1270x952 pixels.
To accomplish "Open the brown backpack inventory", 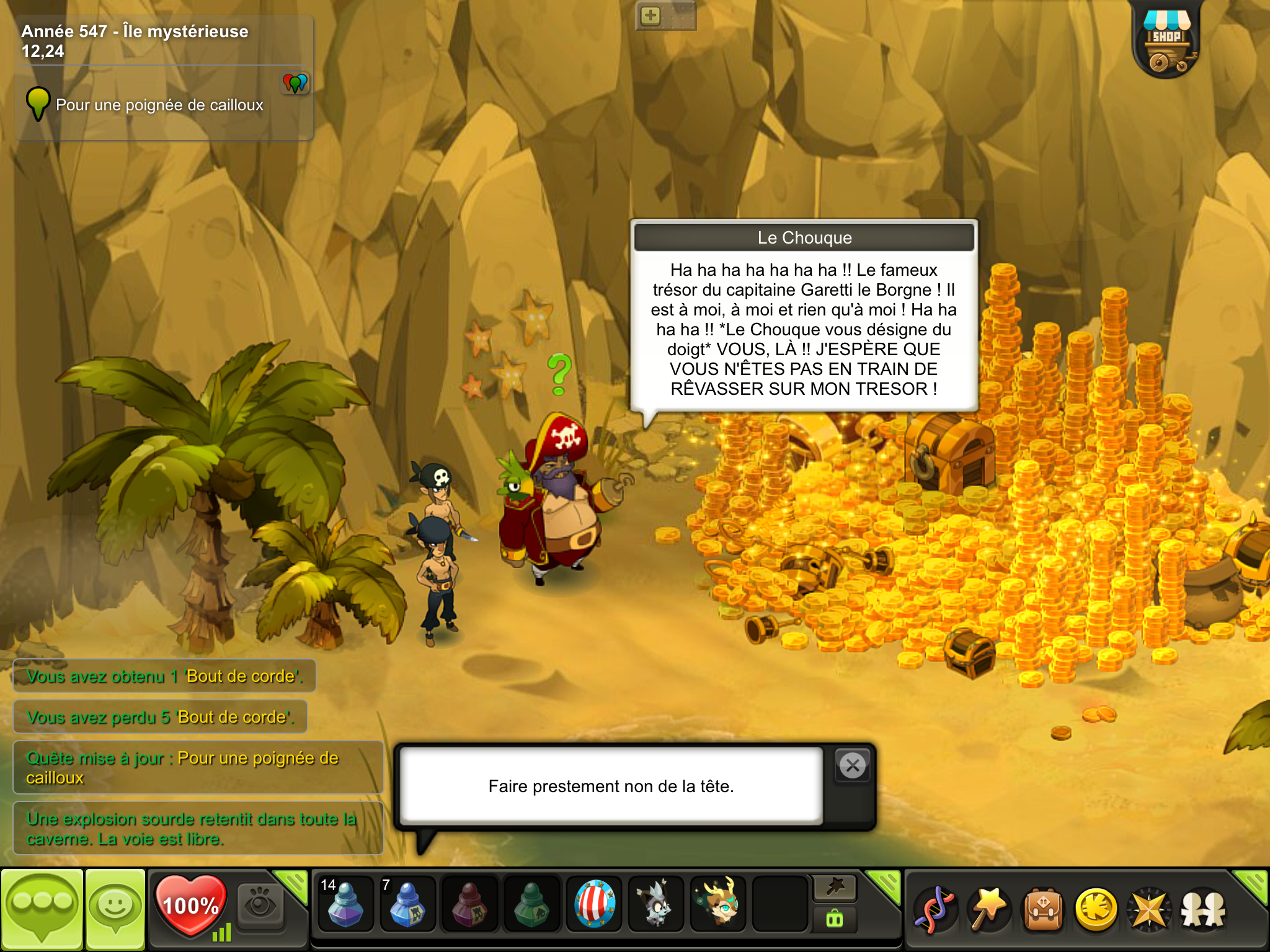I will click(1043, 909).
